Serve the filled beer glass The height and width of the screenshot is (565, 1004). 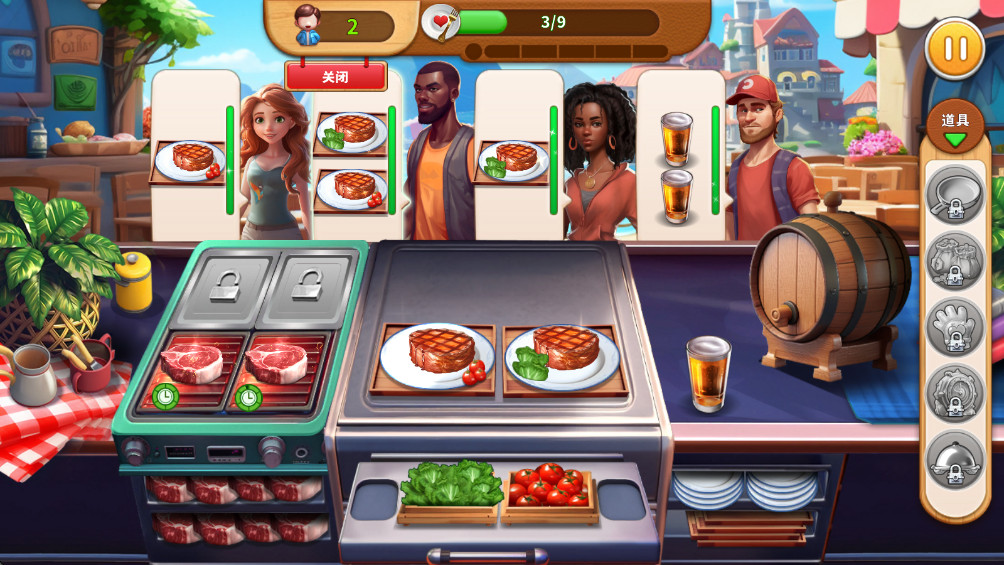tap(708, 373)
